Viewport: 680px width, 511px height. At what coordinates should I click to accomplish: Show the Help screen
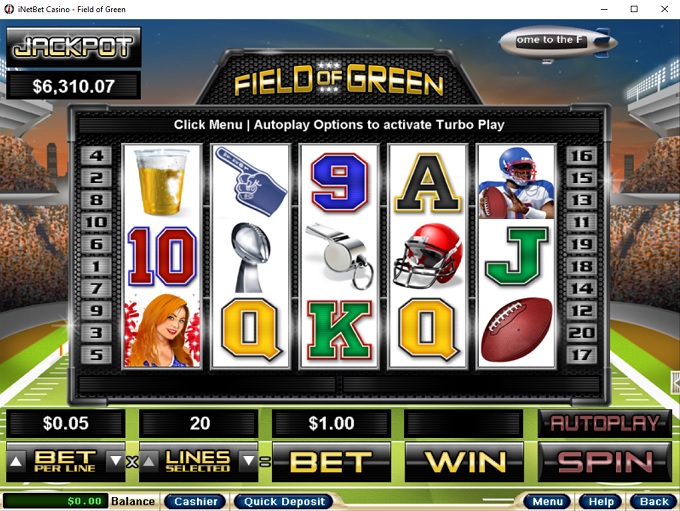coord(601,501)
